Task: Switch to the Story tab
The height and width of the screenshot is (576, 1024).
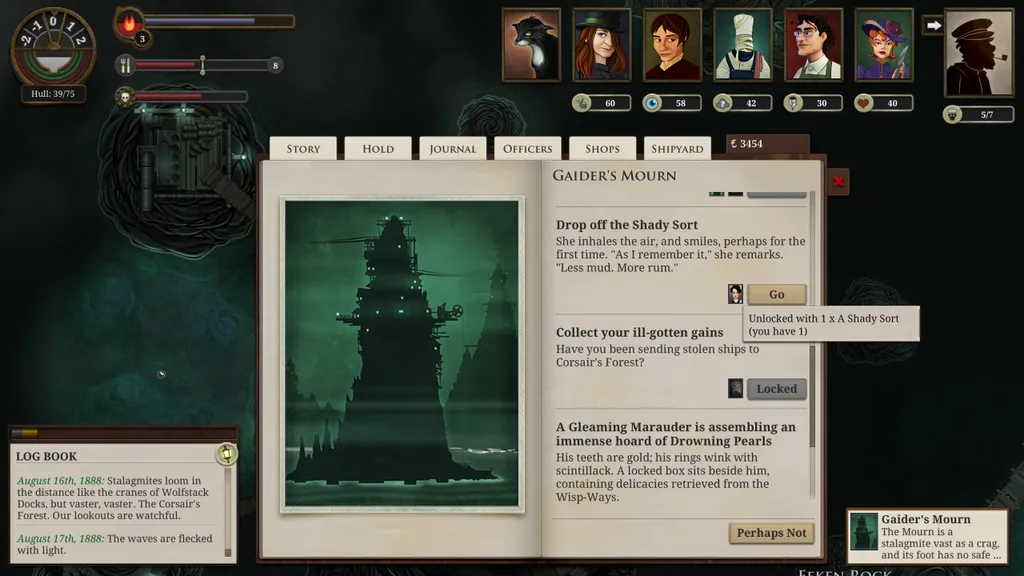Action: click(x=303, y=149)
